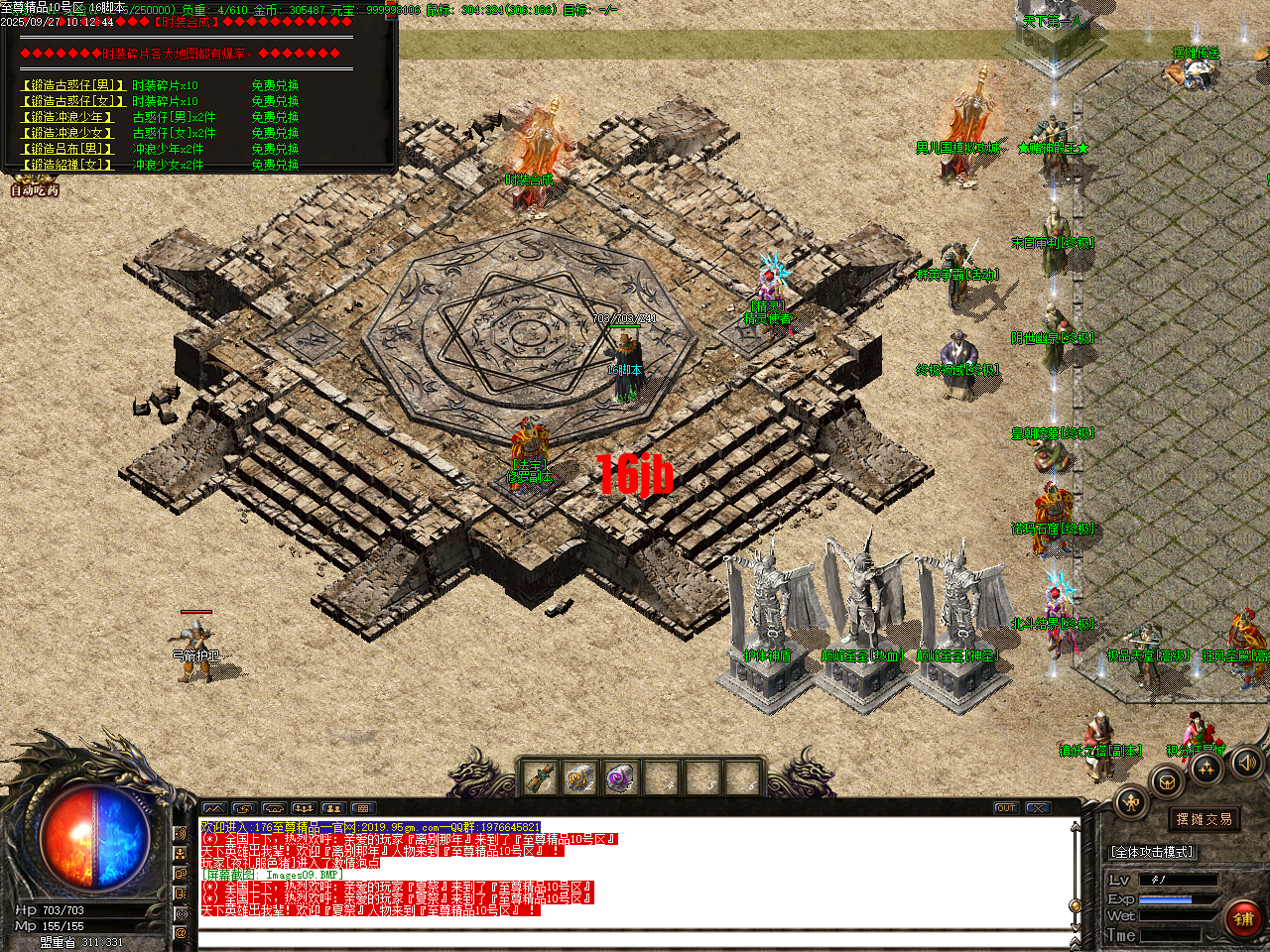Click the trade arrows icon in the chat toolbar
Viewport: 1270px width, 952px height.
tap(243, 809)
